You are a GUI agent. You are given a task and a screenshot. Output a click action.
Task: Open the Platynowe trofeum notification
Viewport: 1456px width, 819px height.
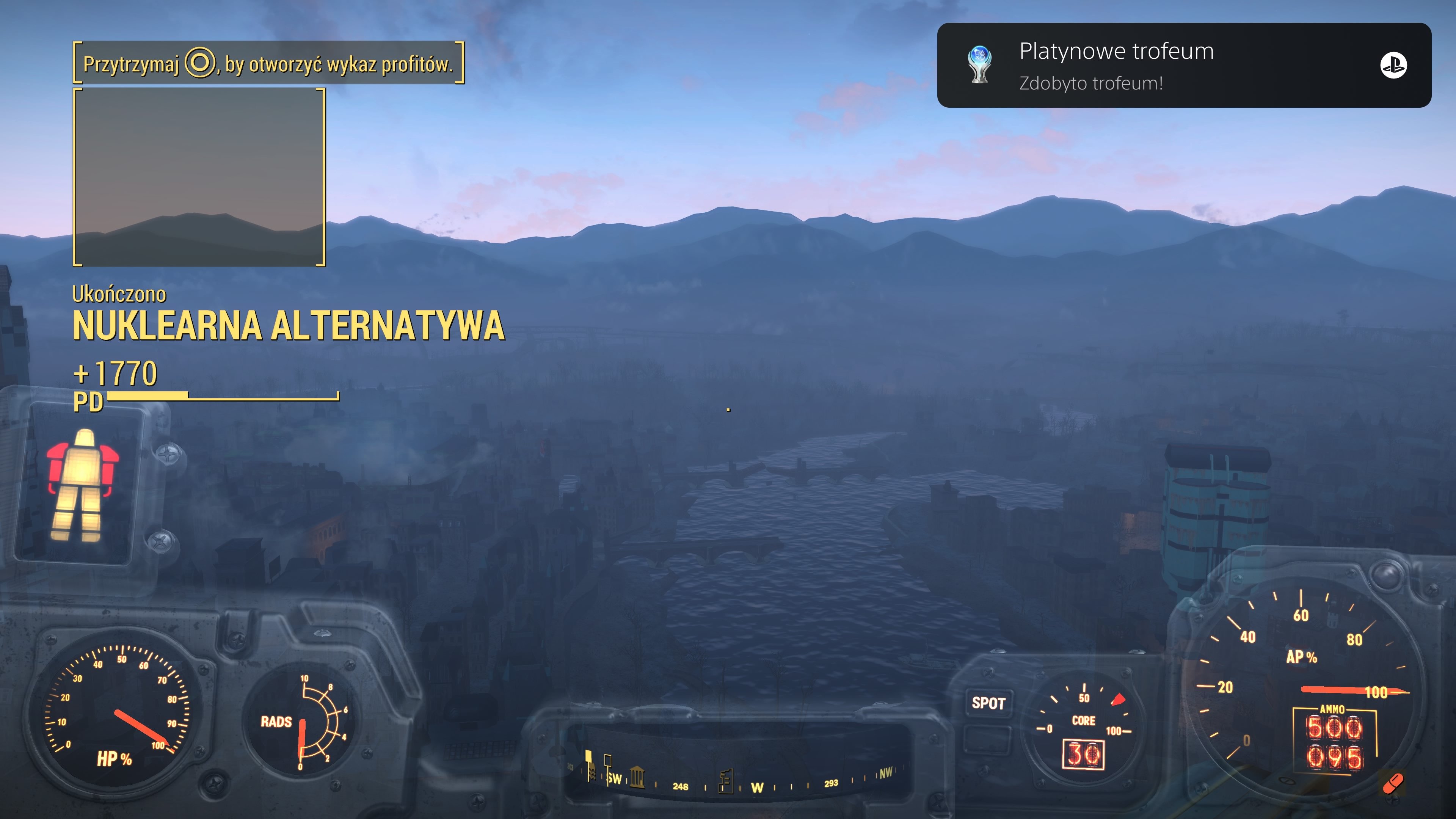[x=1183, y=65]
